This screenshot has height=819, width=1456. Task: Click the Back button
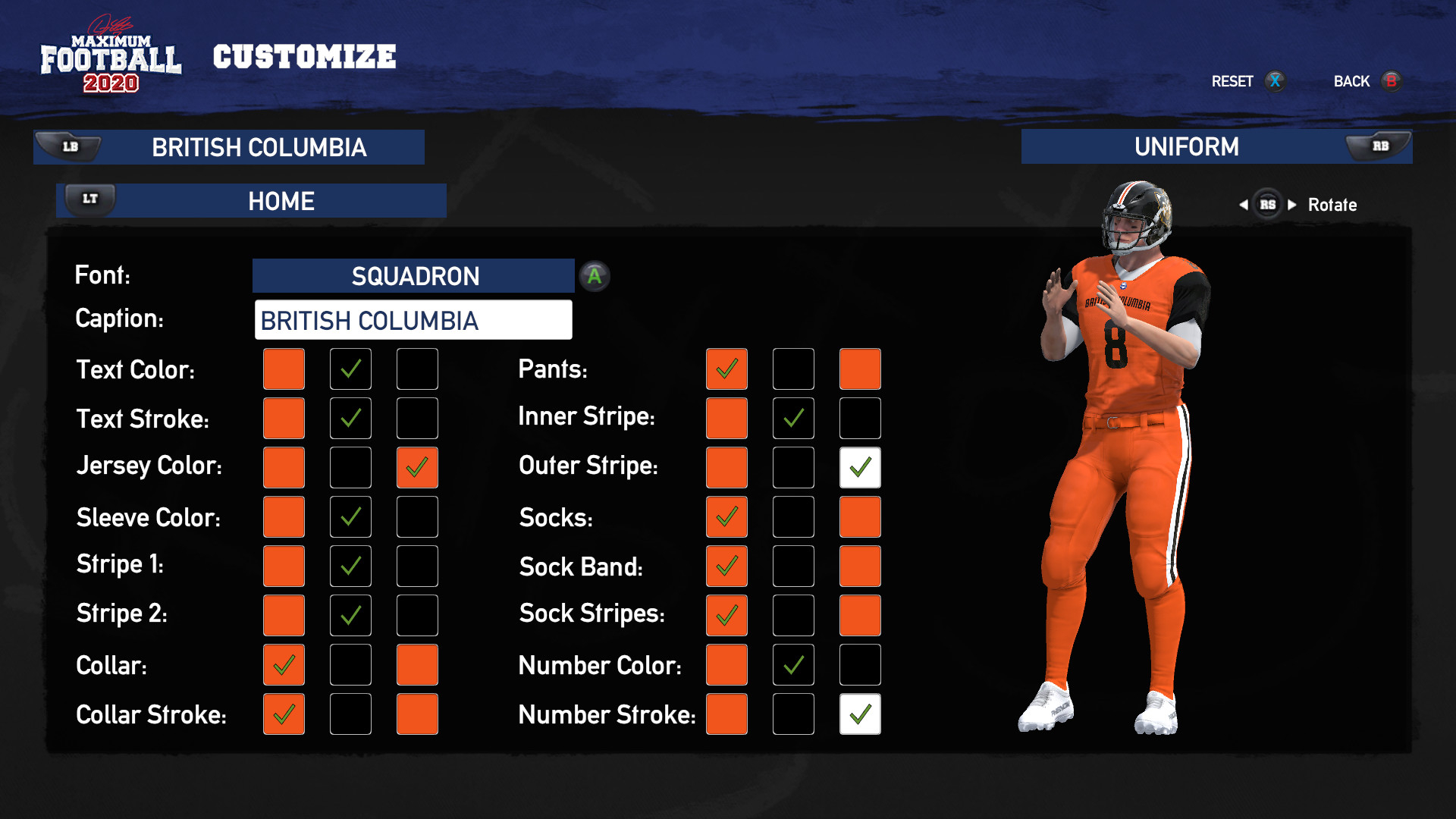tap(1351, 81)
